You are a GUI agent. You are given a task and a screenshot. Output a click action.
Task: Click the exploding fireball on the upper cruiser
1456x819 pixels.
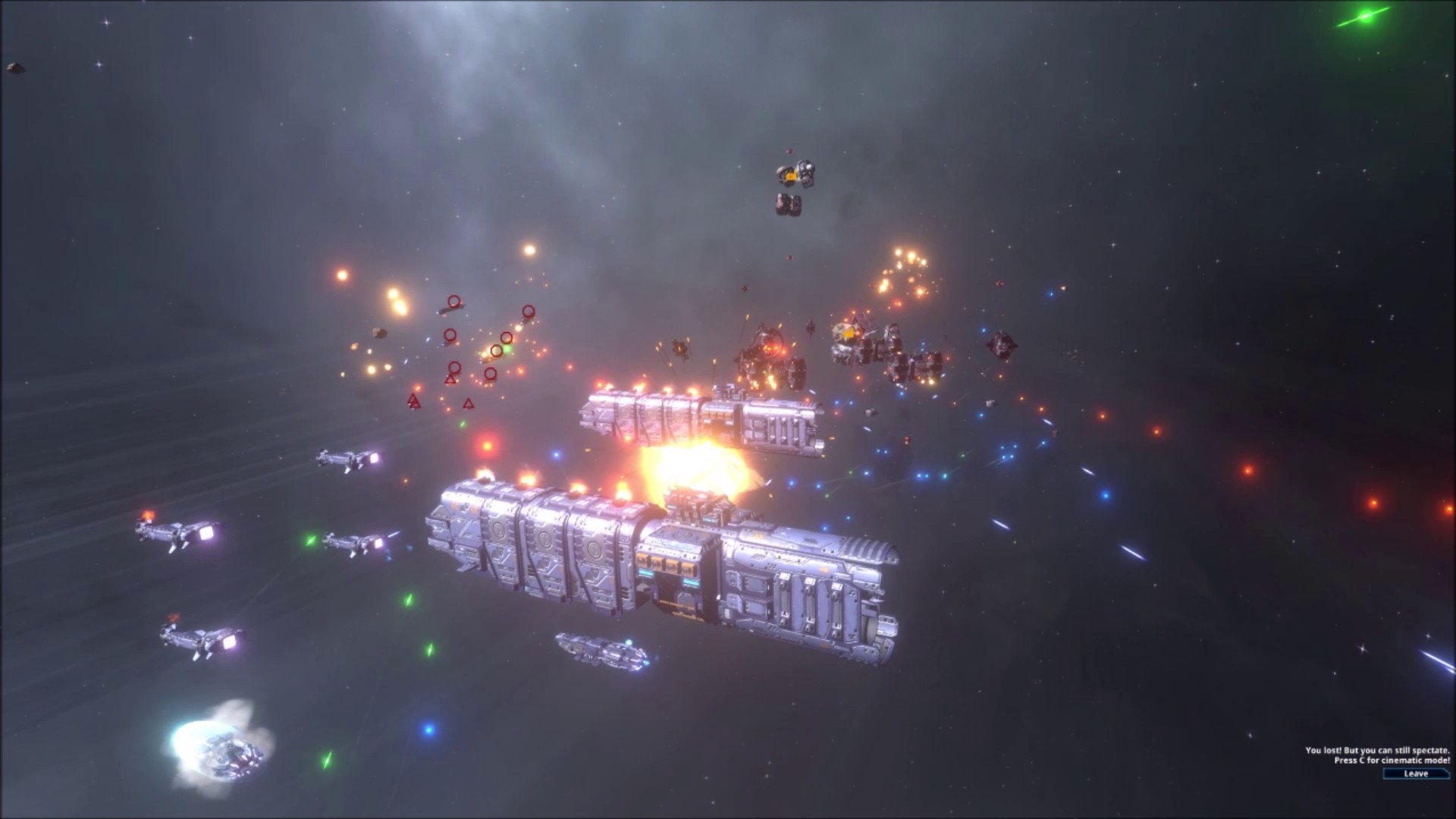pyautogui.click(x=694, y=463)
